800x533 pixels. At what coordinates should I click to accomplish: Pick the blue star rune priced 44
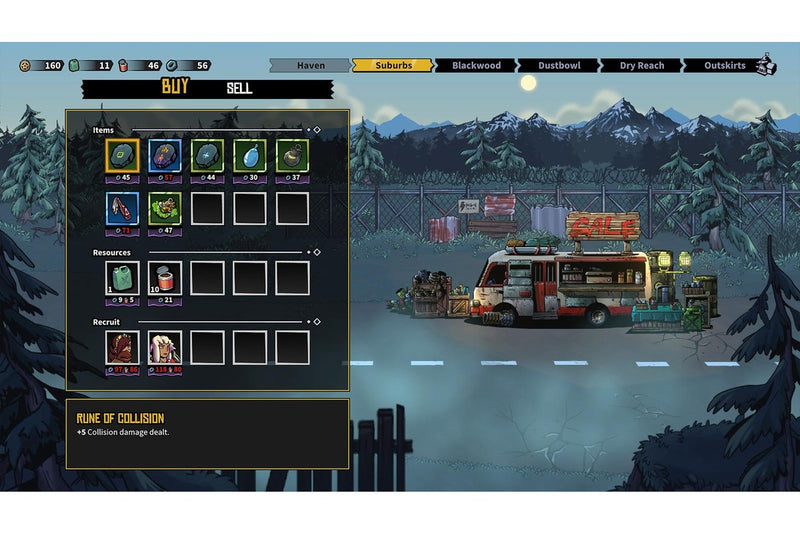207,156
